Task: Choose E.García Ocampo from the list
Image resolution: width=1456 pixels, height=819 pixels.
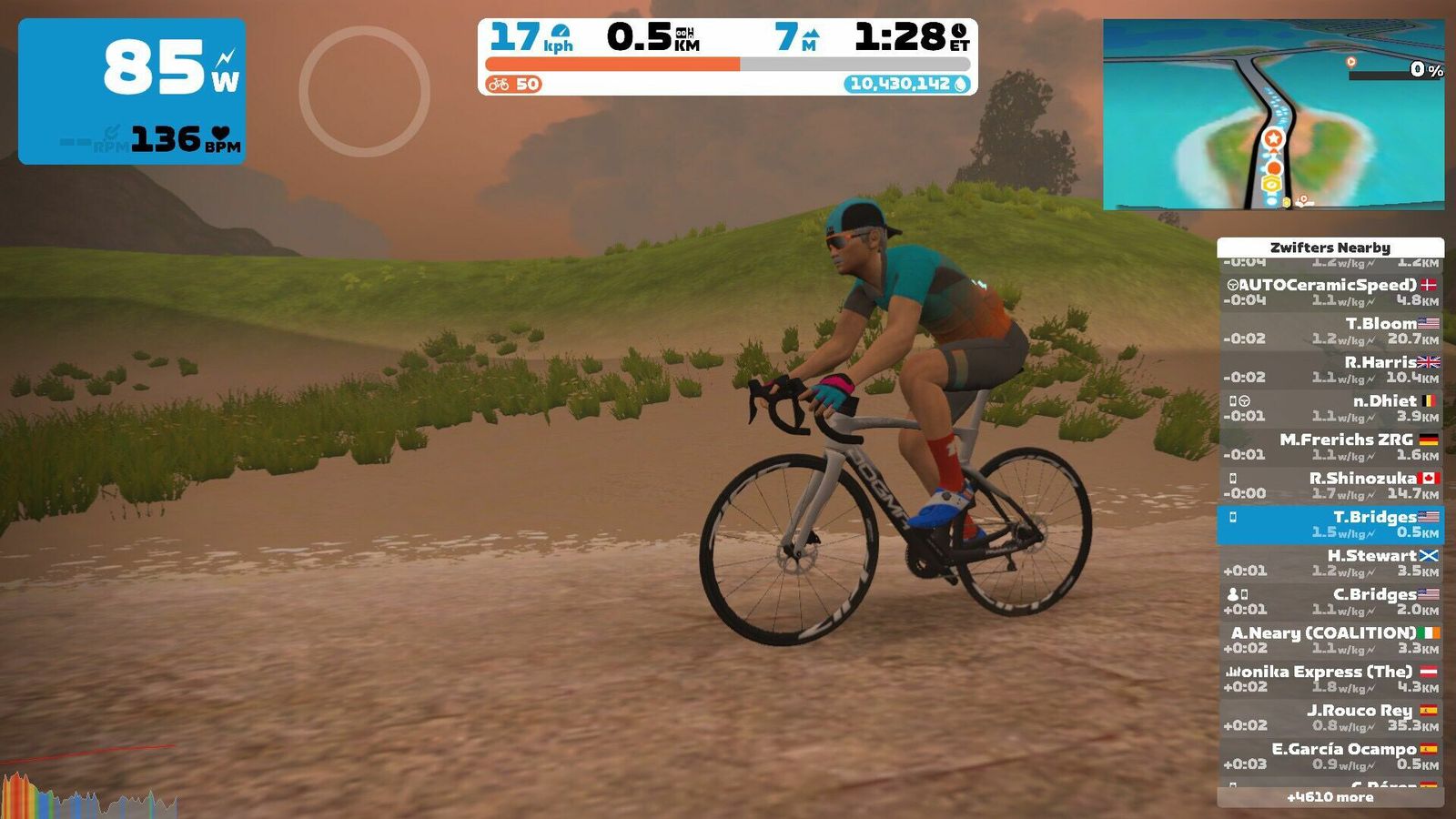Action: click(1330, 756)
